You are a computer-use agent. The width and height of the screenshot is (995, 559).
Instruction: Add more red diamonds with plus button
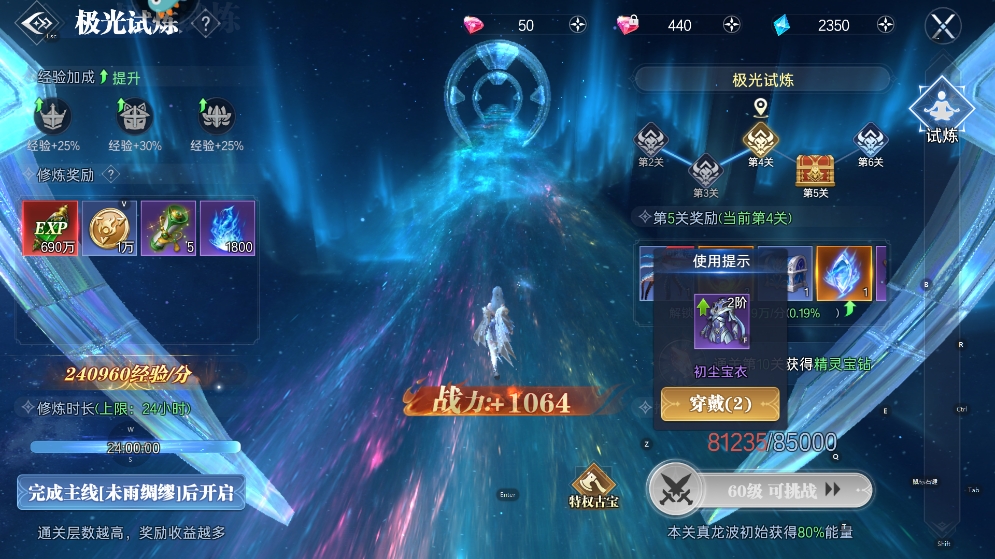pyautogui.click(x=577, y=25)
